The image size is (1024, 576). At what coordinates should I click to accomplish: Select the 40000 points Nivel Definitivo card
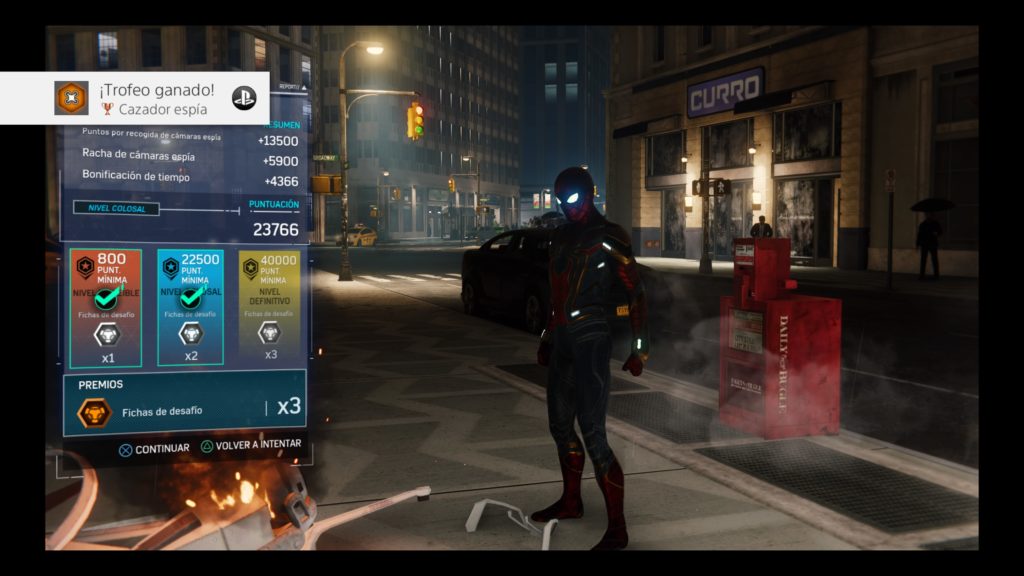click(269, 307)
